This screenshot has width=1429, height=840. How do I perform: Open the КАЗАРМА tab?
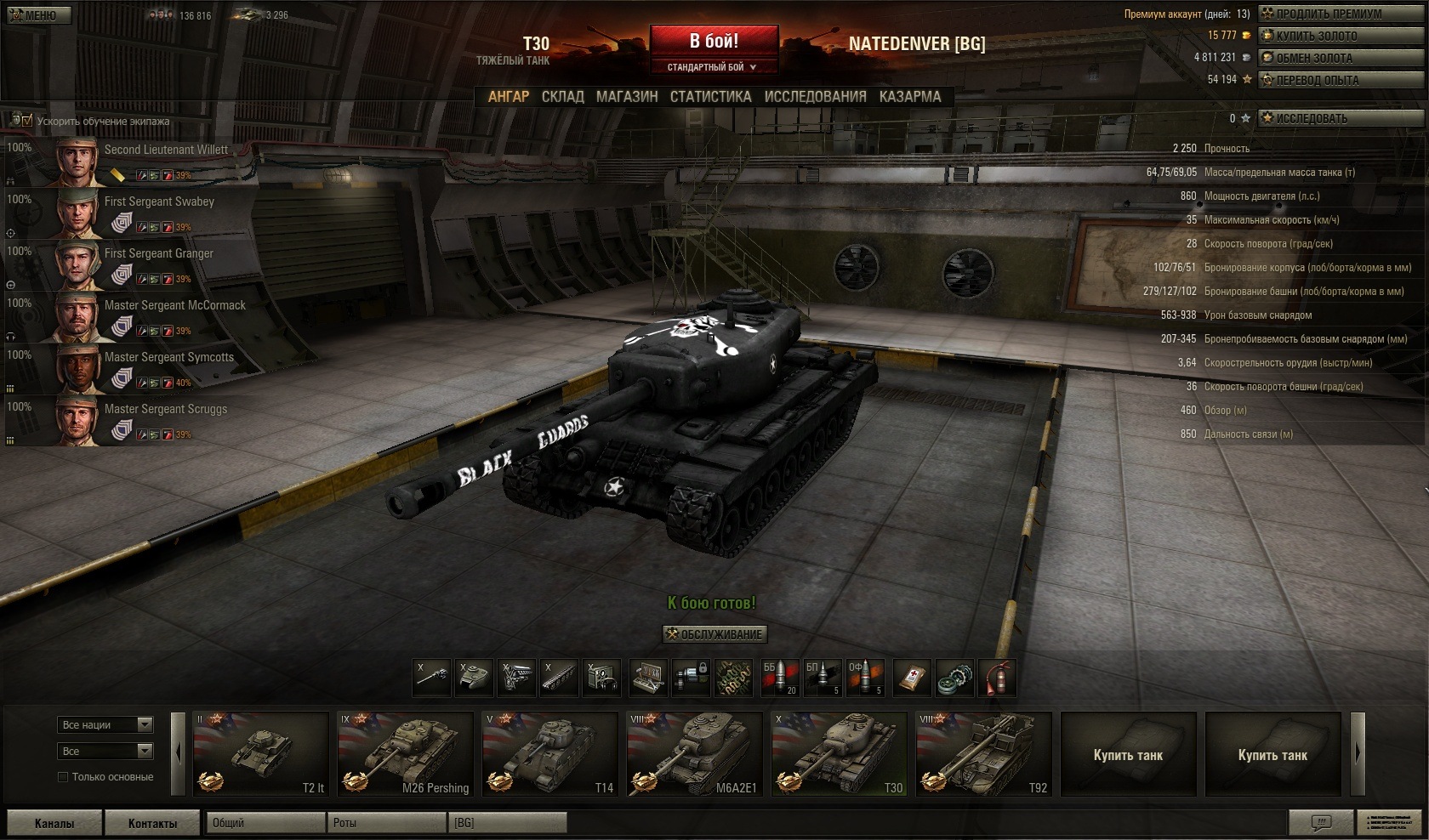(910, 97)
